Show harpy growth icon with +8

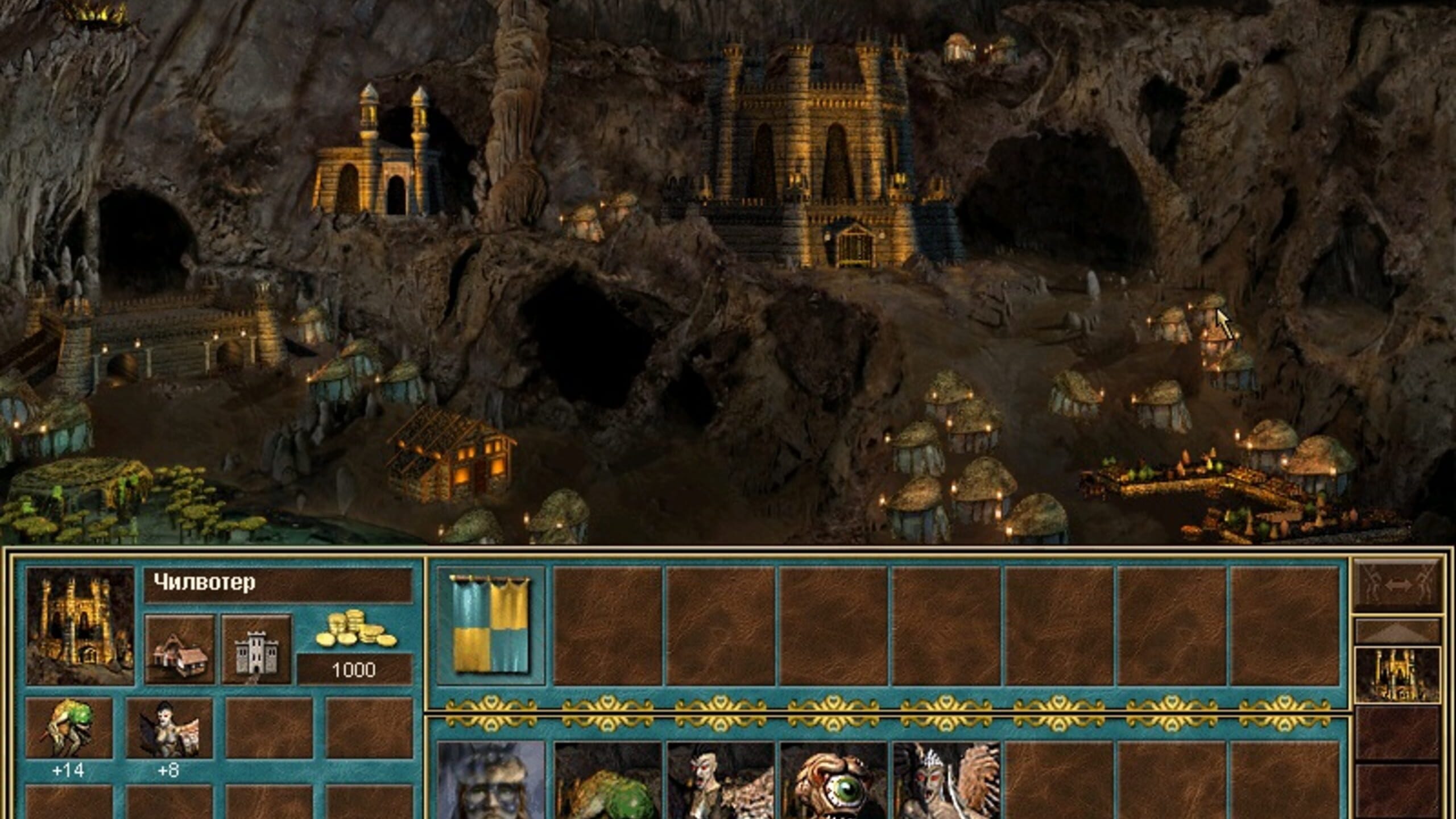coord(169,727)
